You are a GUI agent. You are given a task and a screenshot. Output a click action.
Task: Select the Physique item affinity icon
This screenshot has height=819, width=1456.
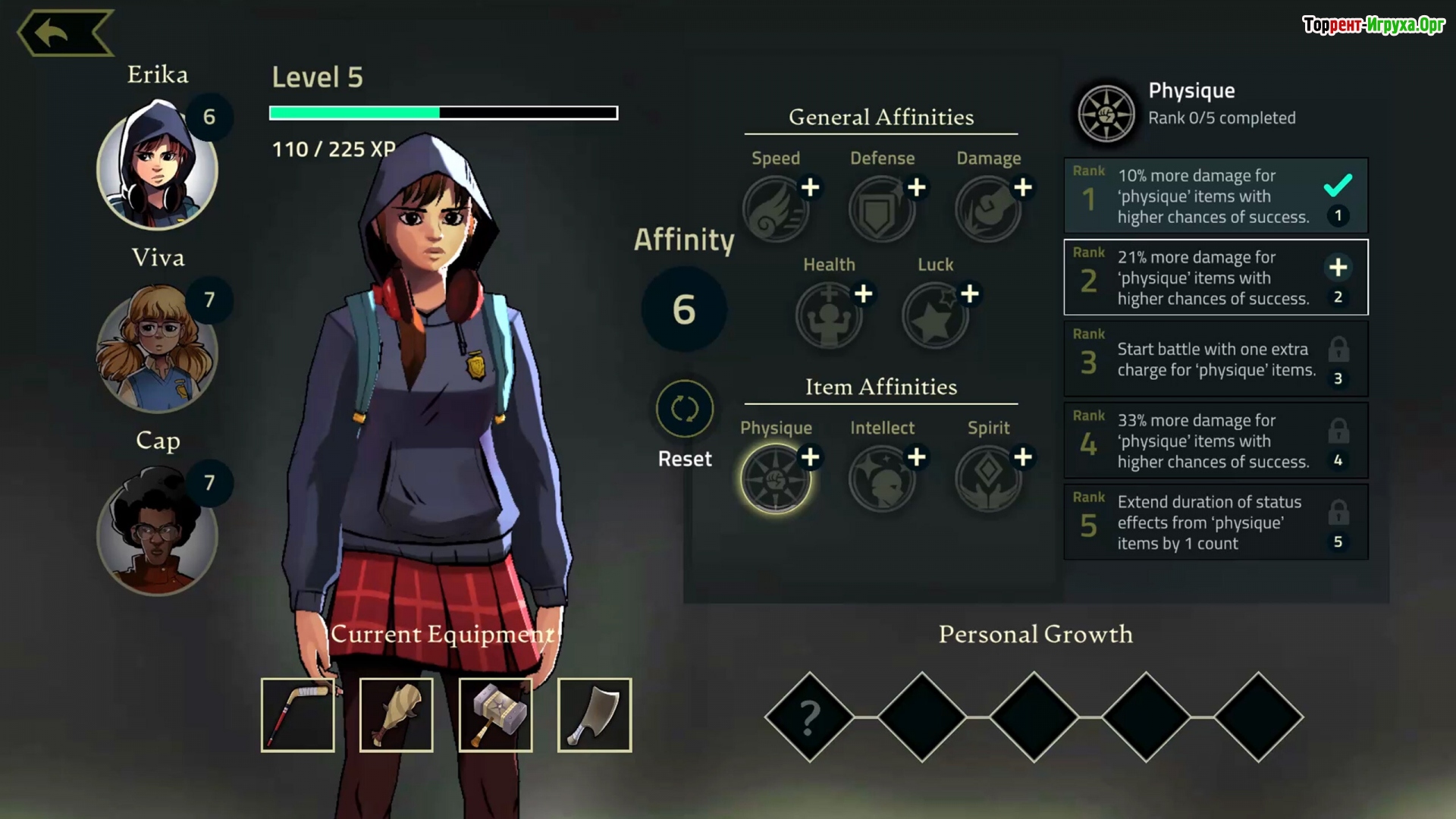coord(774,479)
